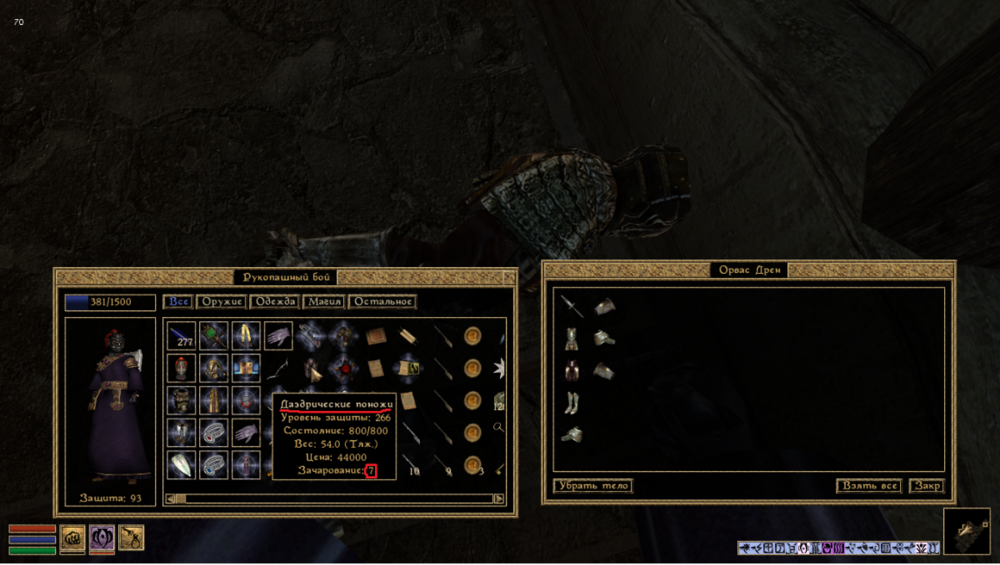Select the arrows stack of 277
This screenshot has height=565, width=1000.
pyautogui.click(x=181, y=335)
